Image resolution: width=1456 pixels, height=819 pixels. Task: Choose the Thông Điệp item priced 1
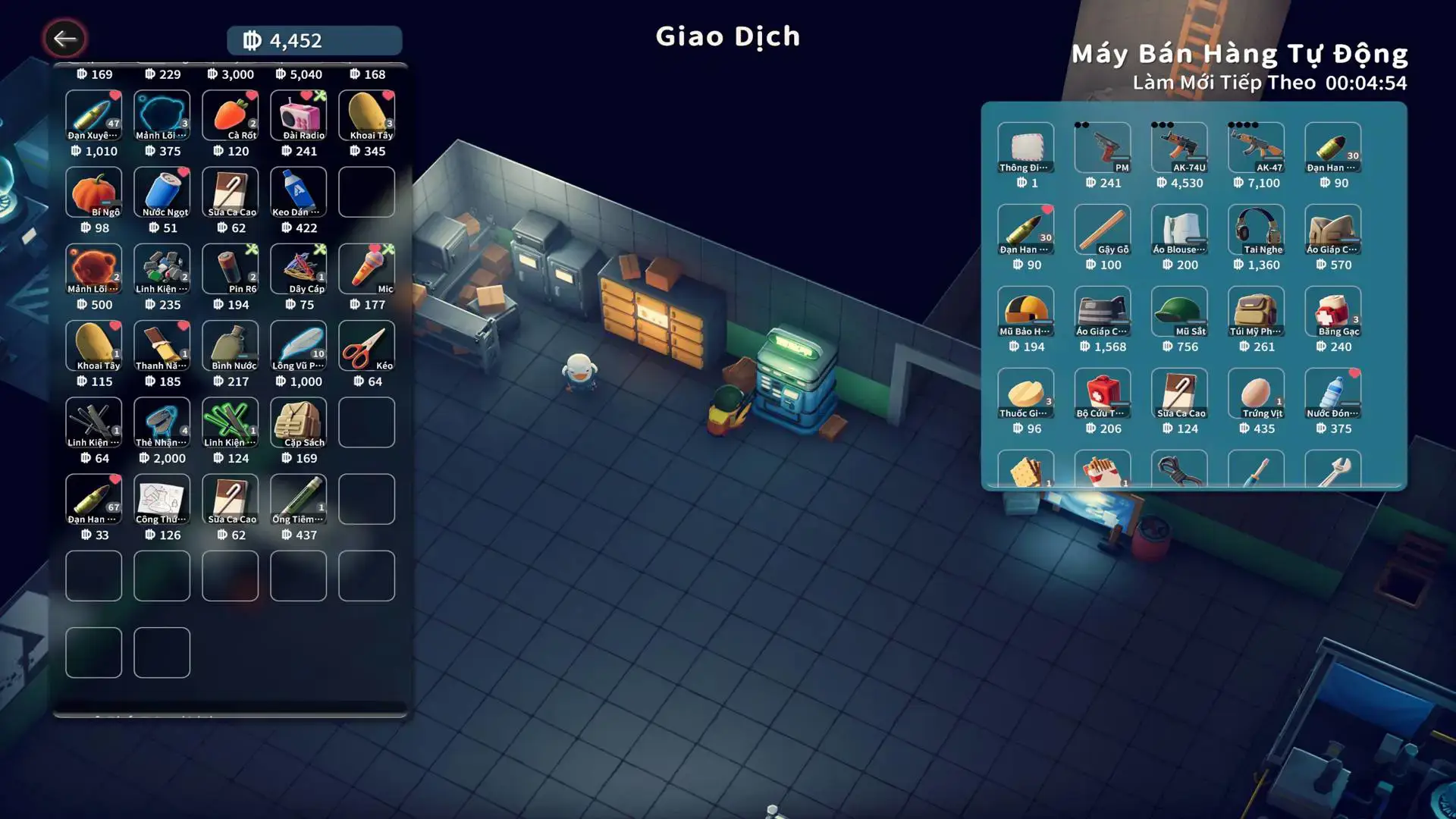(1025, 148)
